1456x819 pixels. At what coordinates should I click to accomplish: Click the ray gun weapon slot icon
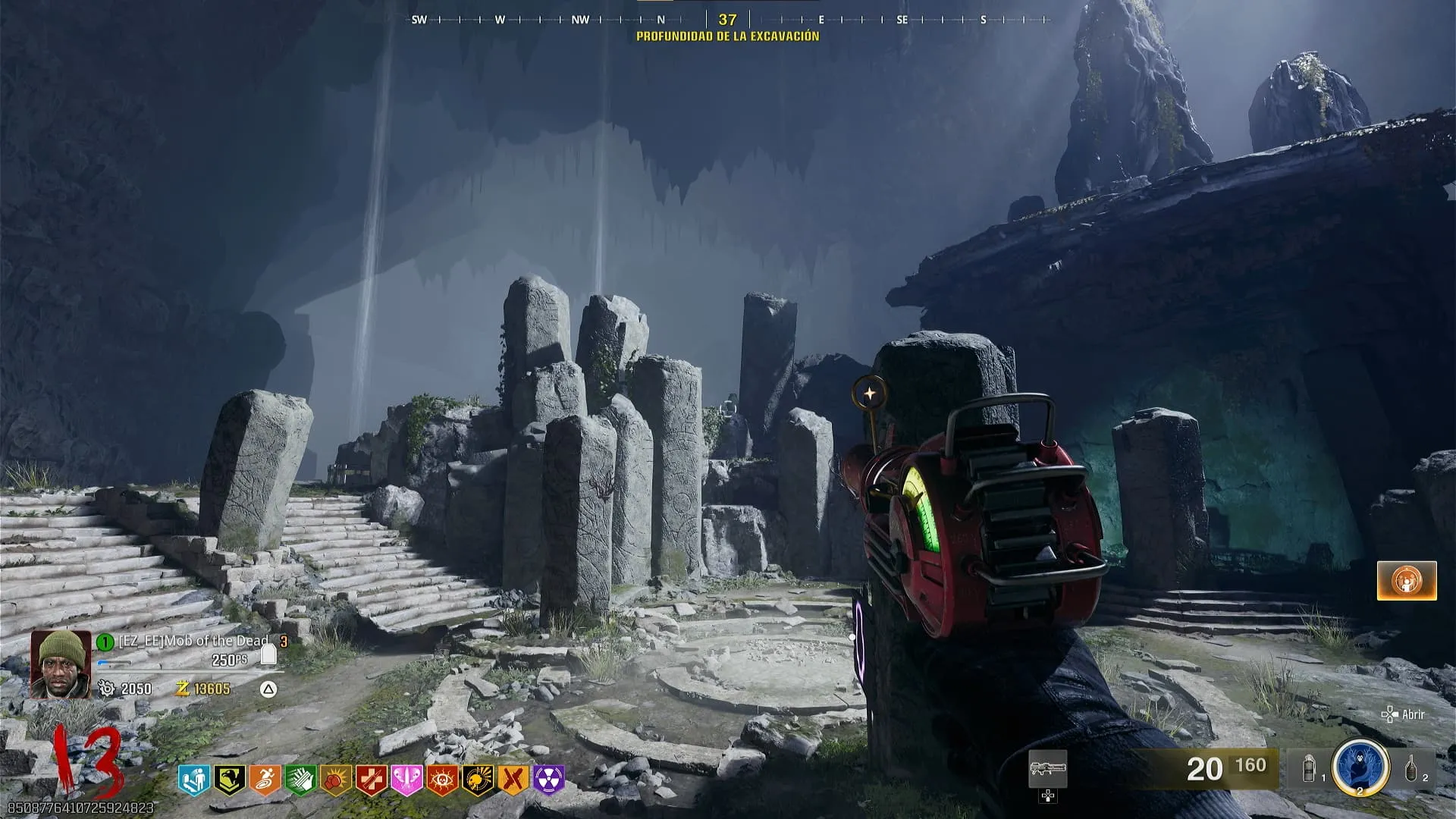pos(1048,770)
